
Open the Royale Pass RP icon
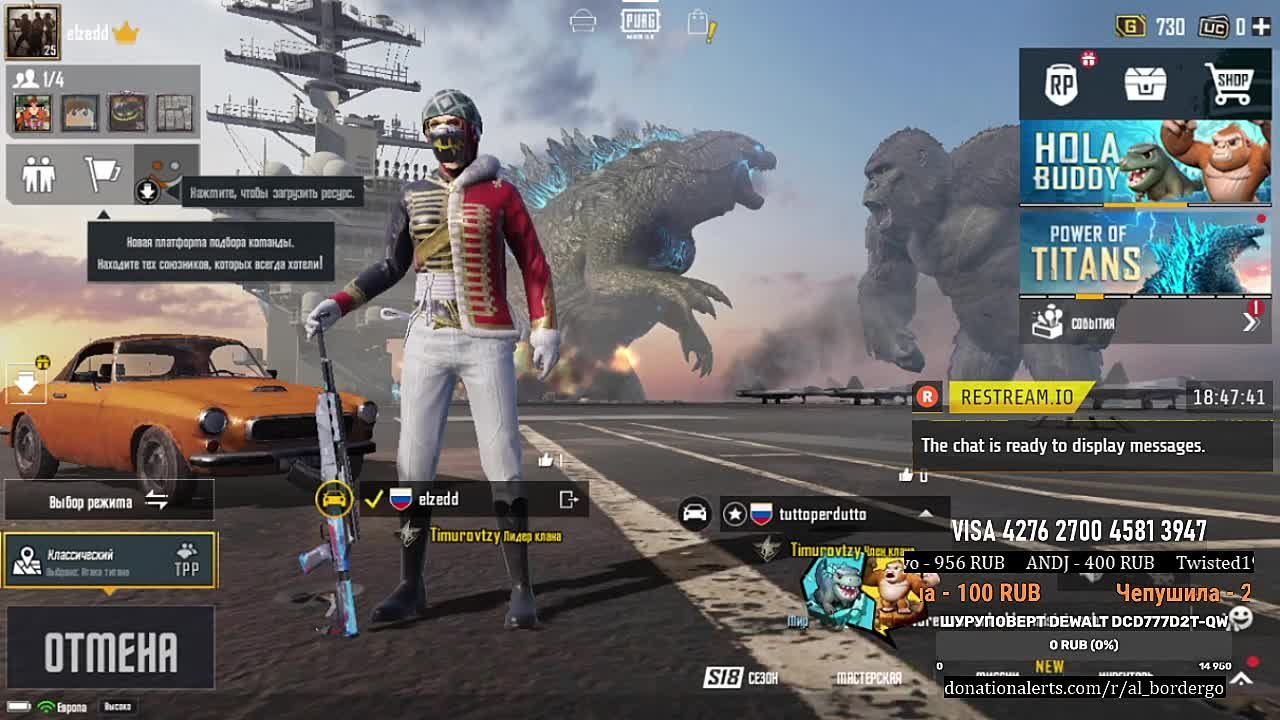tap(1062, 85)
